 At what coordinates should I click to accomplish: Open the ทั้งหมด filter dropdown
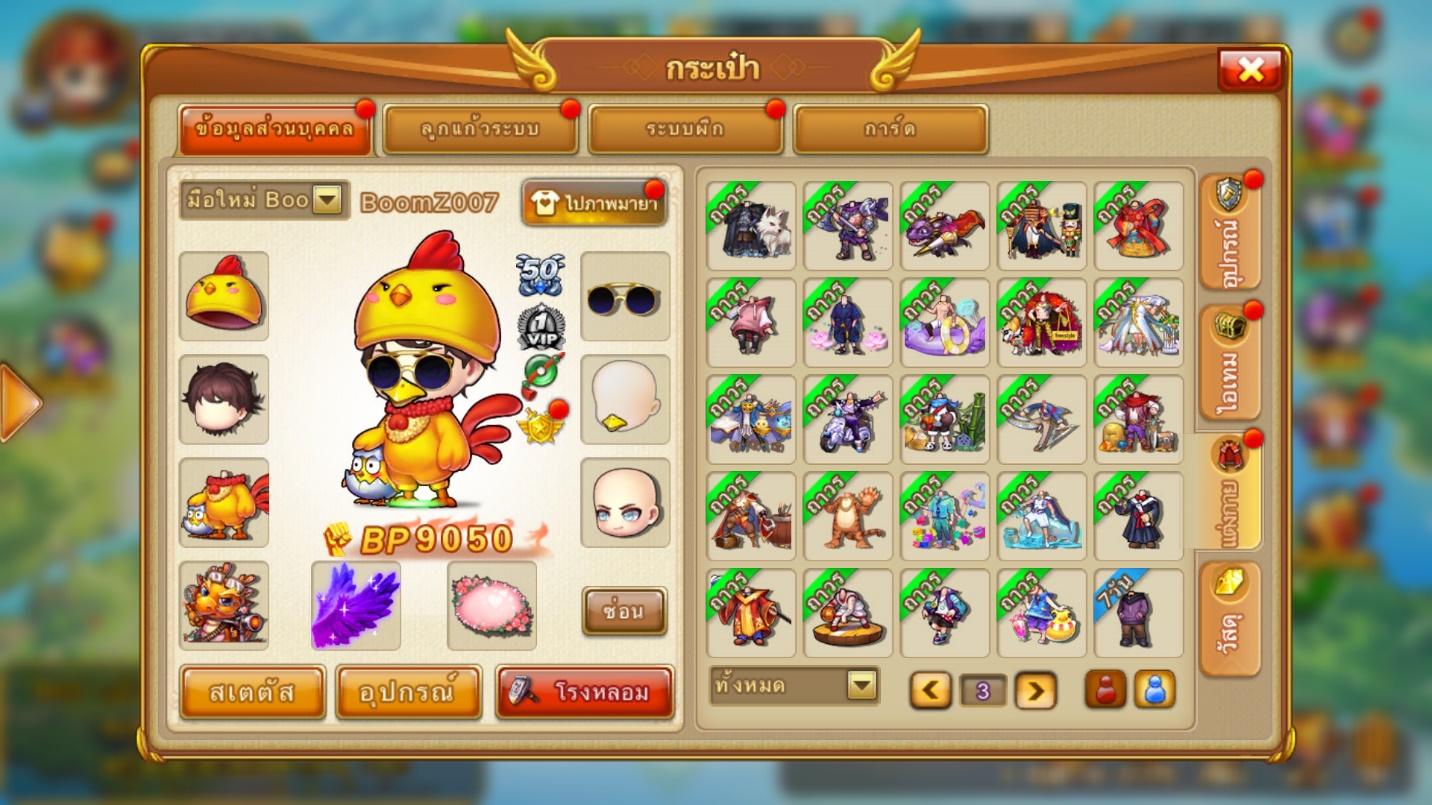coord(794,686)
